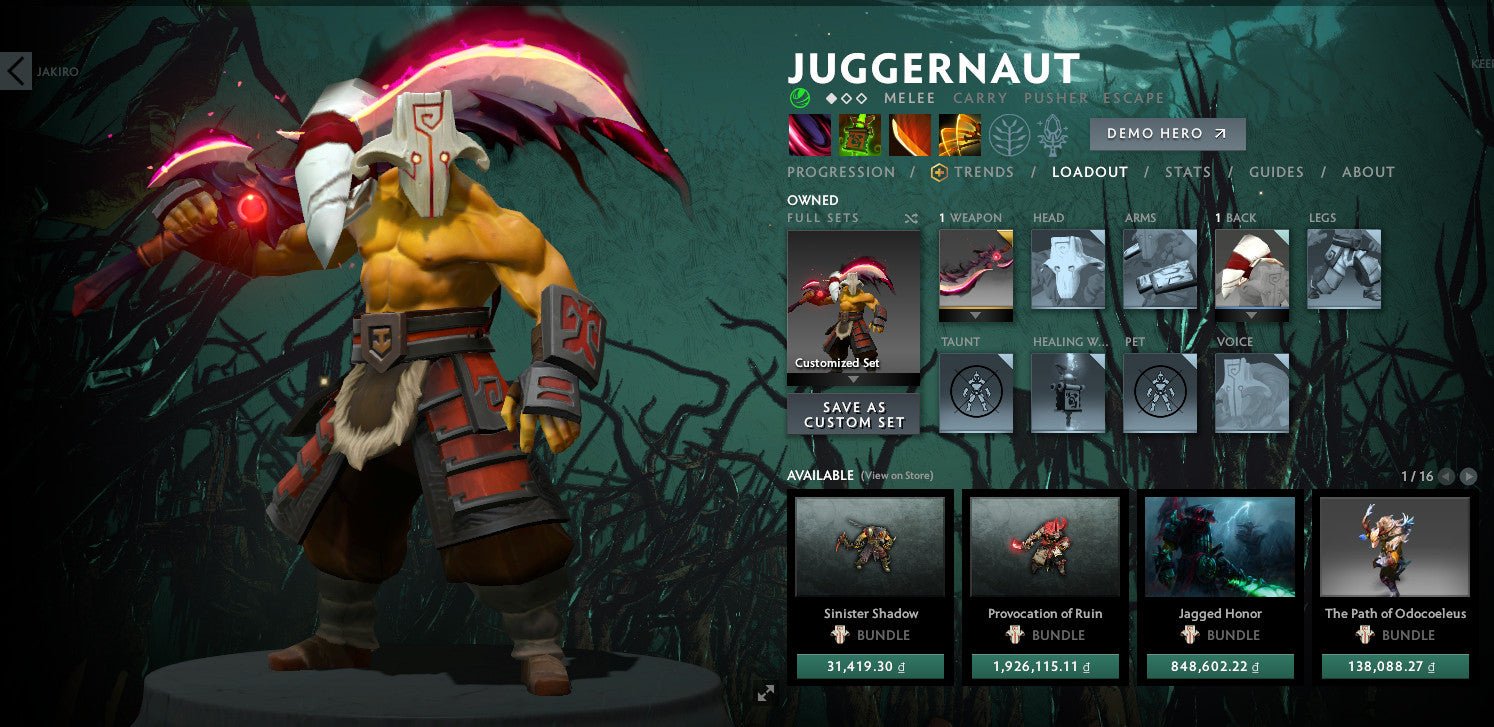Select the Omnislash ability icon
The width and height of the screenshot is (1494, 727).
[960, 134]
